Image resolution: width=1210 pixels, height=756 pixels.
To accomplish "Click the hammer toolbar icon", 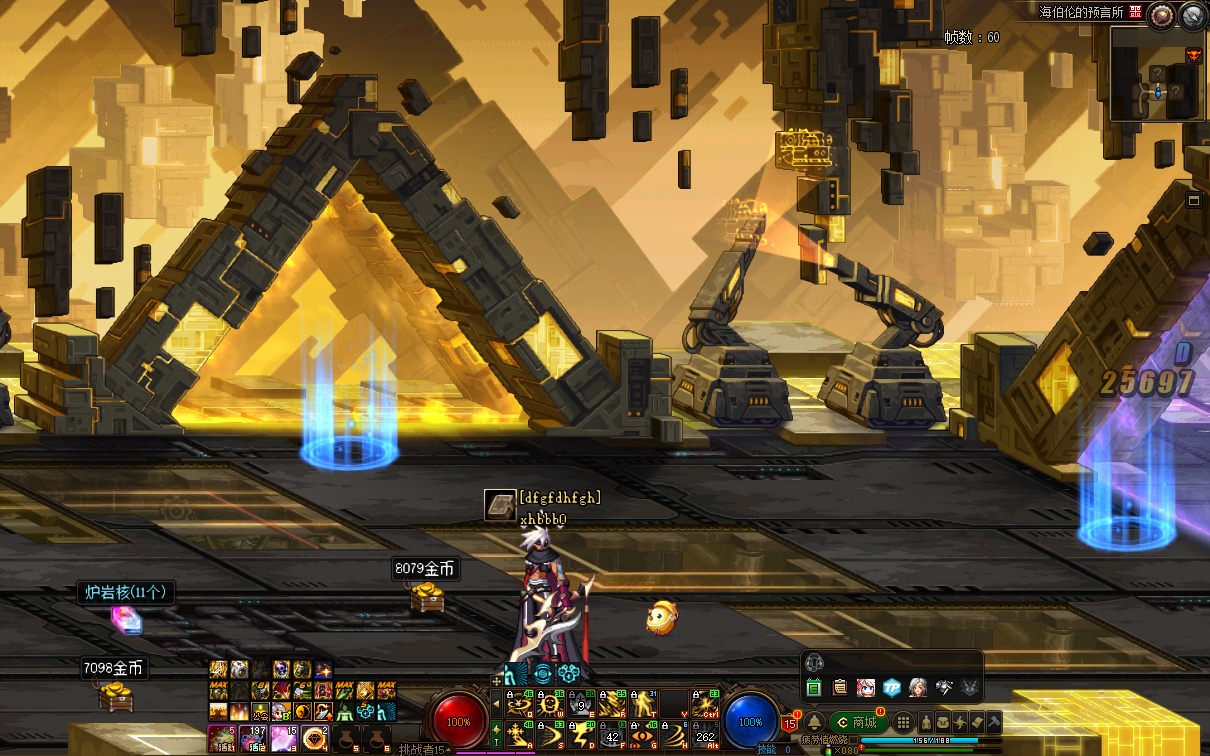I will pyautogui.click(x=994, y=722).
